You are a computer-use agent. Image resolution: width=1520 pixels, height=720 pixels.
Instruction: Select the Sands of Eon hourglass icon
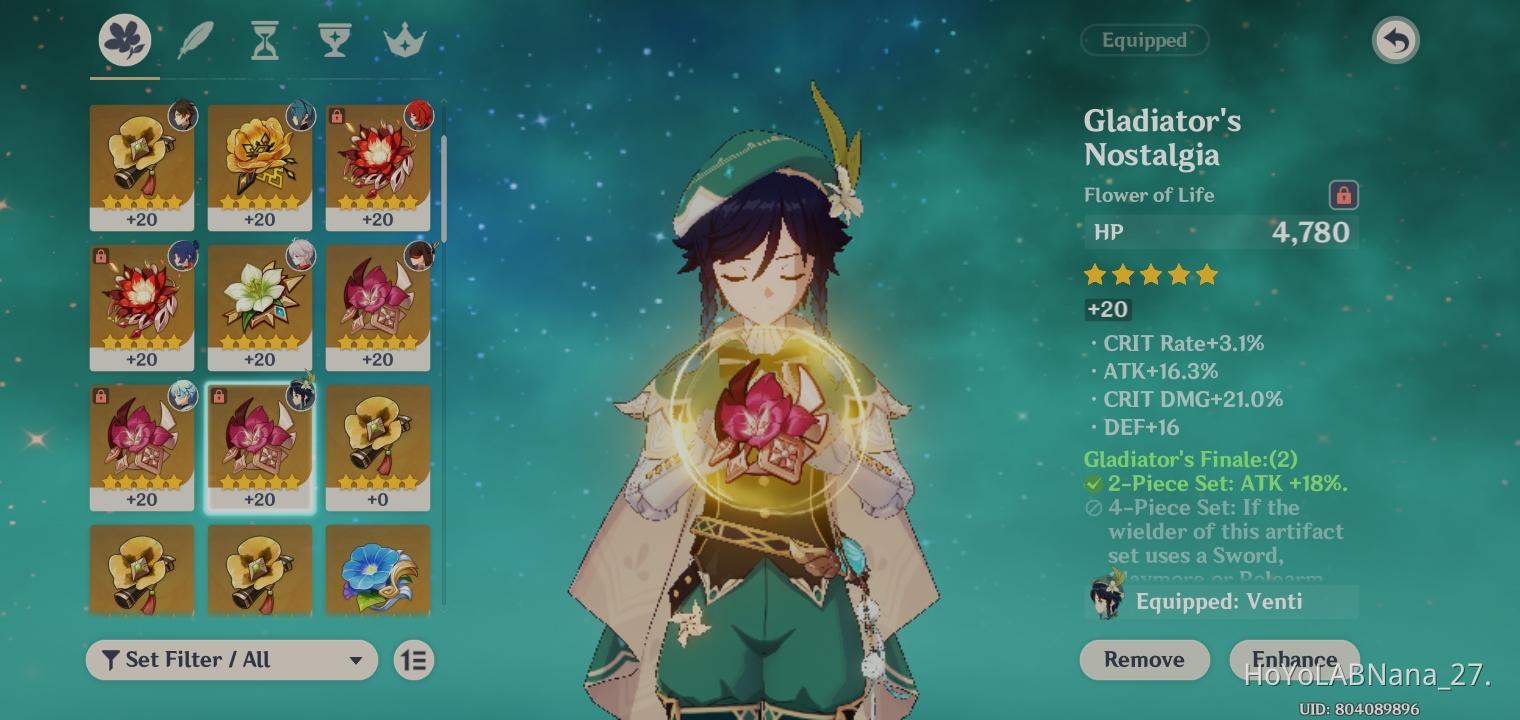pos(264,39)
